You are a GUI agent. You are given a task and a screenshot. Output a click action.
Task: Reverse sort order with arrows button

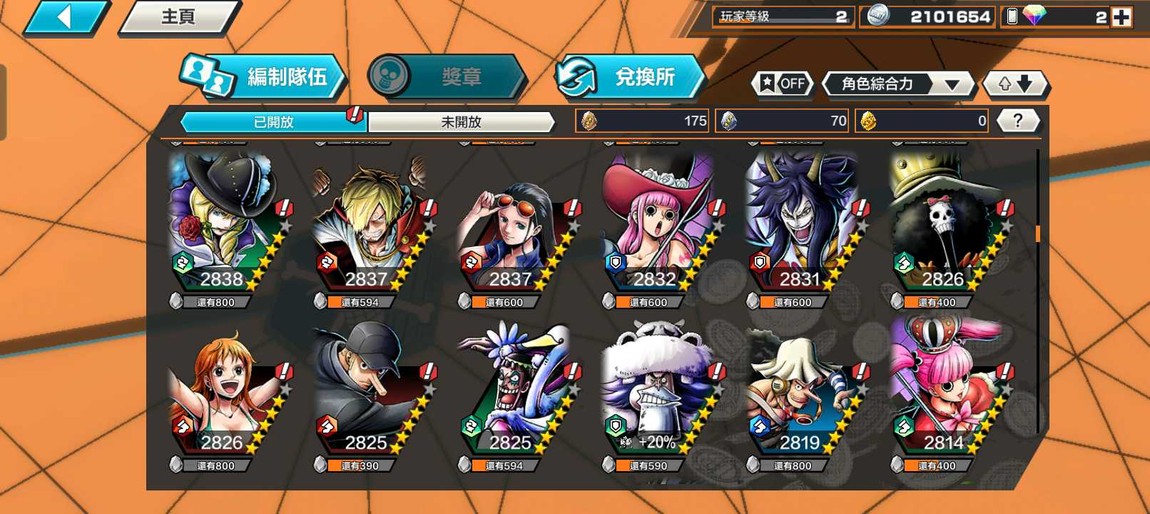[1015, 84]
